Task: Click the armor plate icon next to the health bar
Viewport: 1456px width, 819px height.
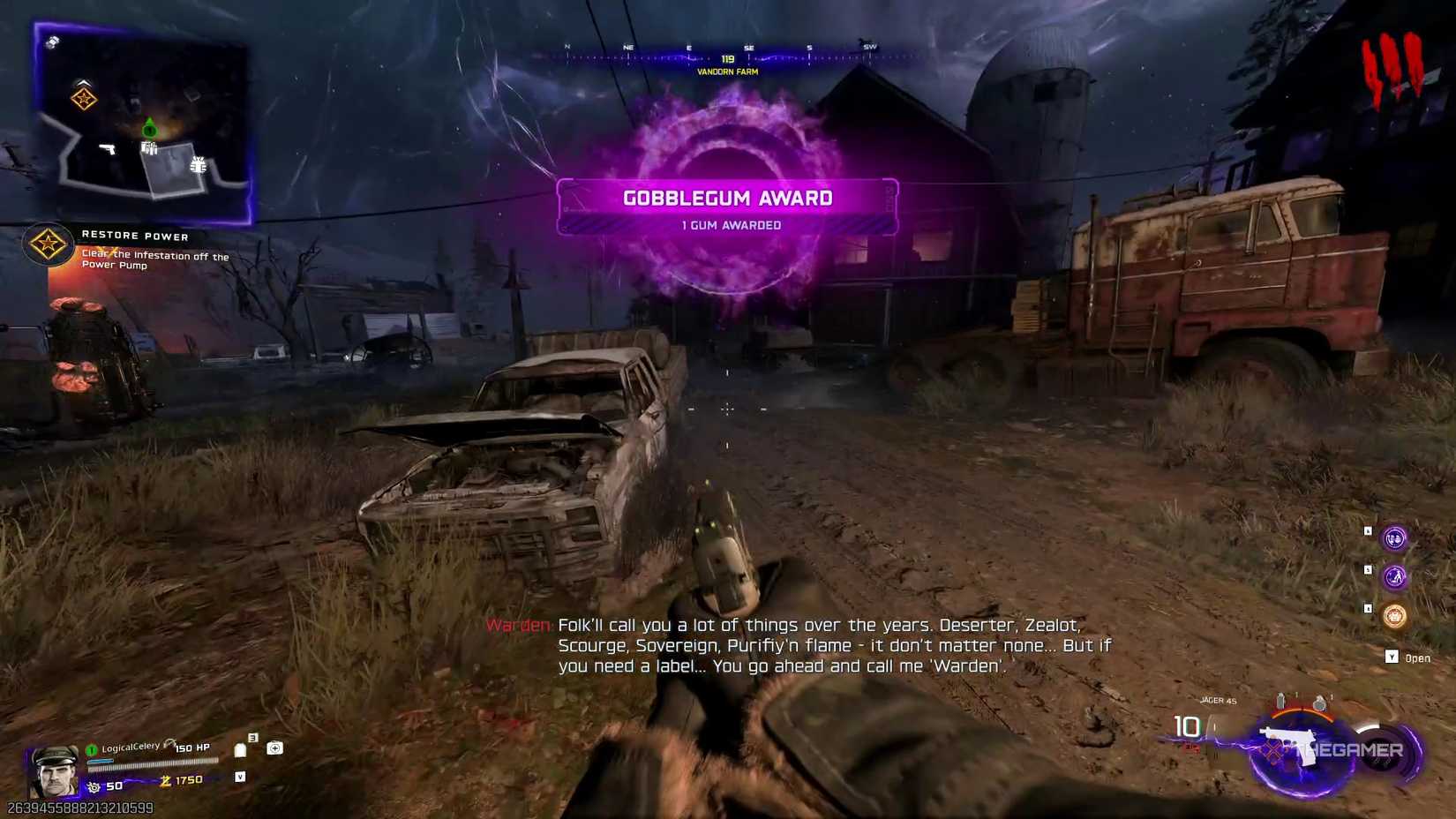Action: tap(241, 750)
